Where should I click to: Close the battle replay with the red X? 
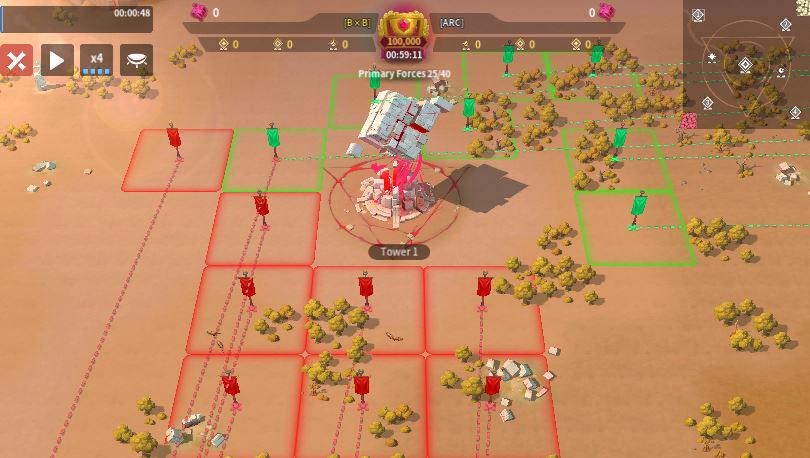pyautogui.click(x=16, y=60)
